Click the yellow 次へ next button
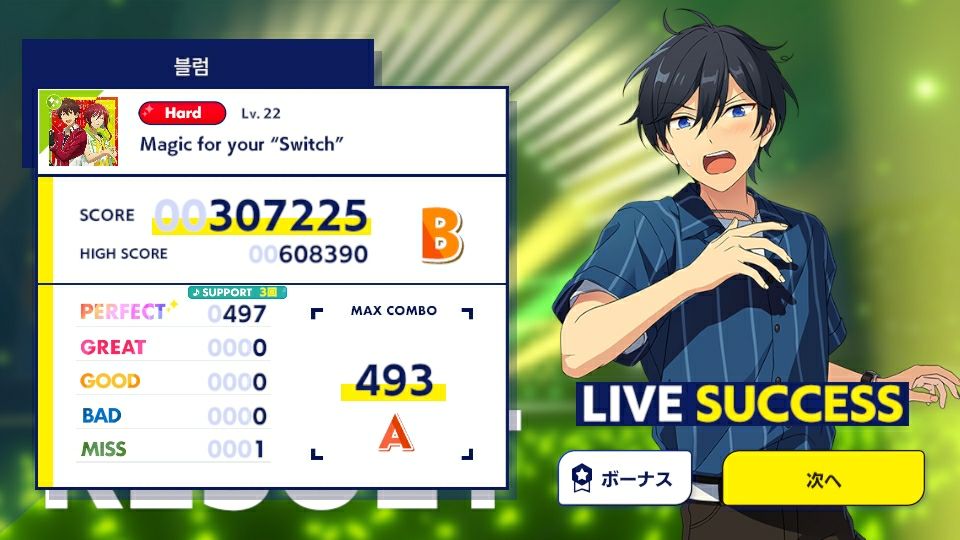The height and width of the screenshot is (540, 960). (822, 479)
